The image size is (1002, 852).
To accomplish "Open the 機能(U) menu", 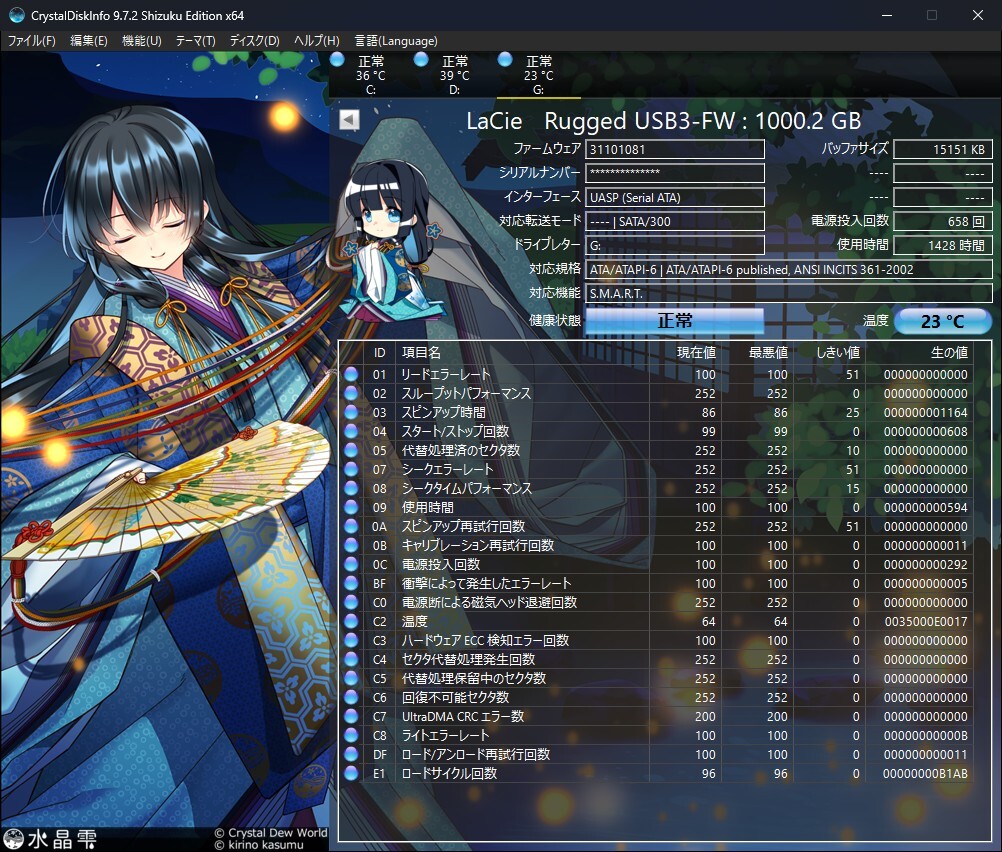I will (141, 41).
